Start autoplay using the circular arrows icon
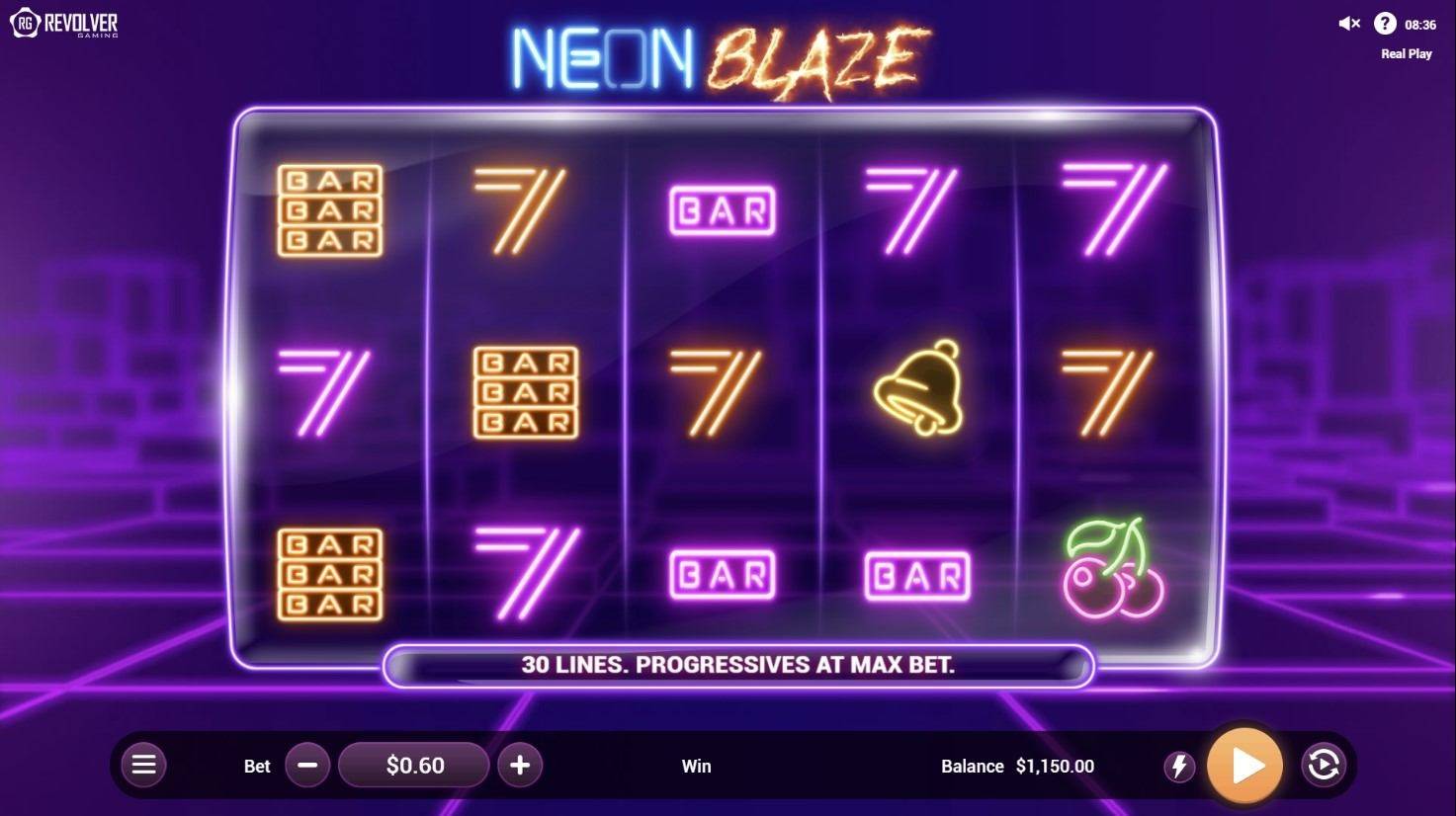 point(1325,765)
